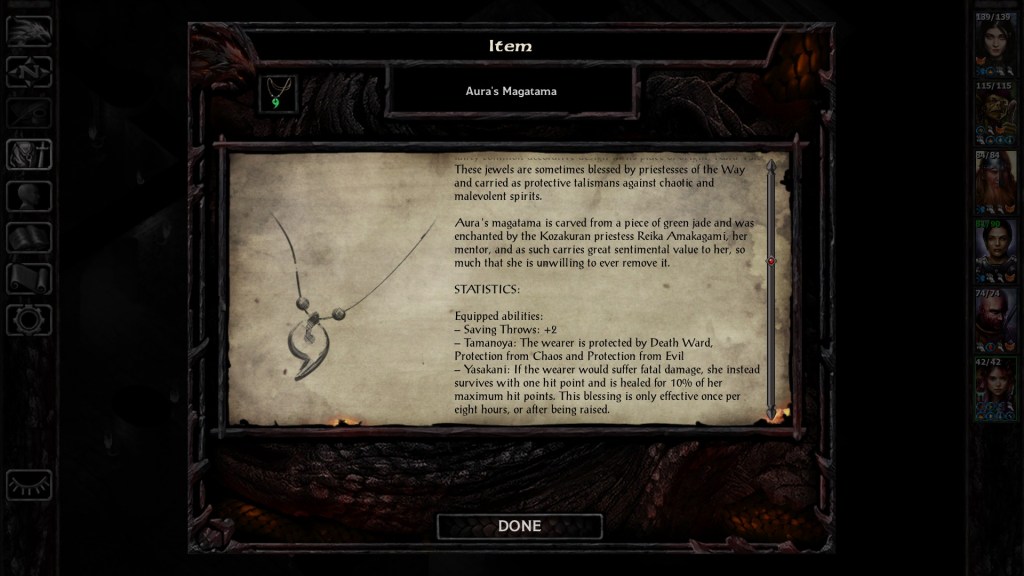The width and height of the screenshot is (1024, 576).
Task: Return to game via the dragon icon
Action: pos(29,31)
